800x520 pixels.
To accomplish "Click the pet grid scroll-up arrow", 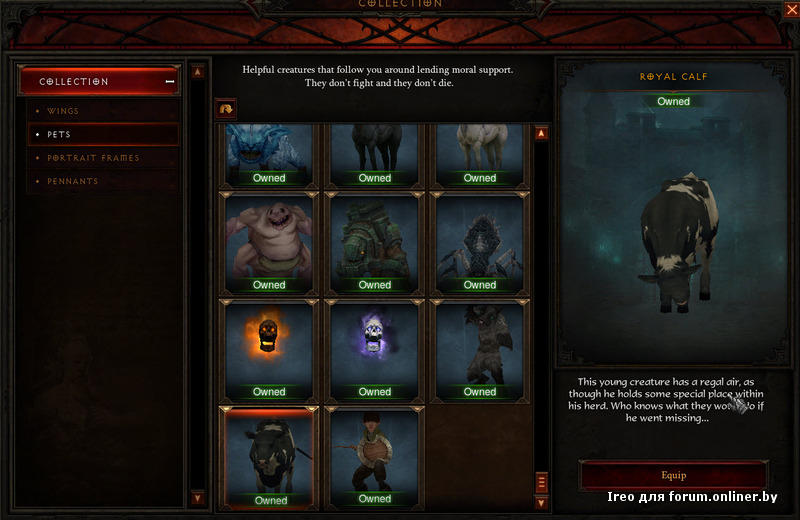I will coord(541,133).
